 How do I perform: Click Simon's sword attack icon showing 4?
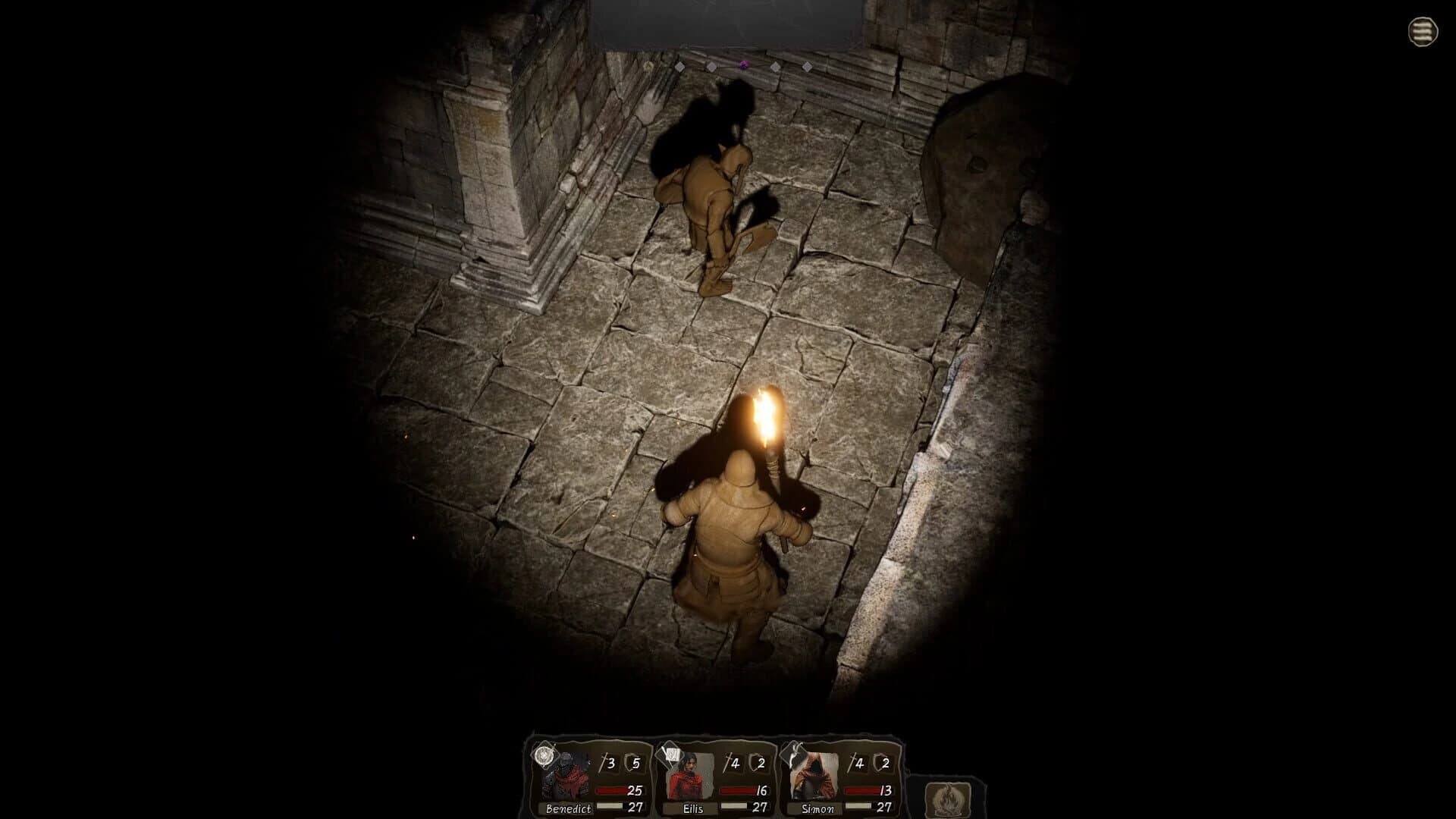pyautogui.click(x=858, y=762)
